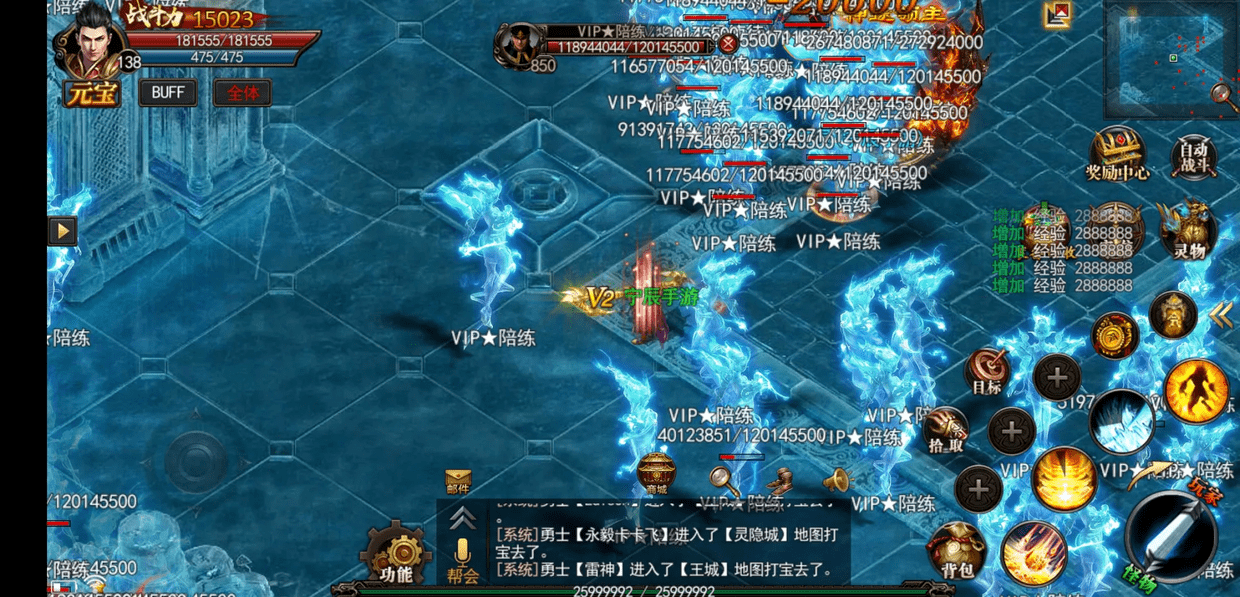Open the 背包 backpack
Viewport: 1240px width, 597px height.
[x=957, y=551]
